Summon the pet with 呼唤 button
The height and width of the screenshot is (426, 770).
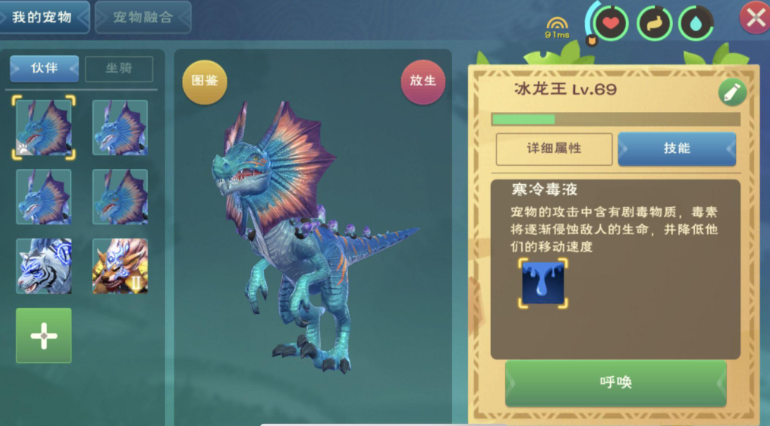coord(615,383)
